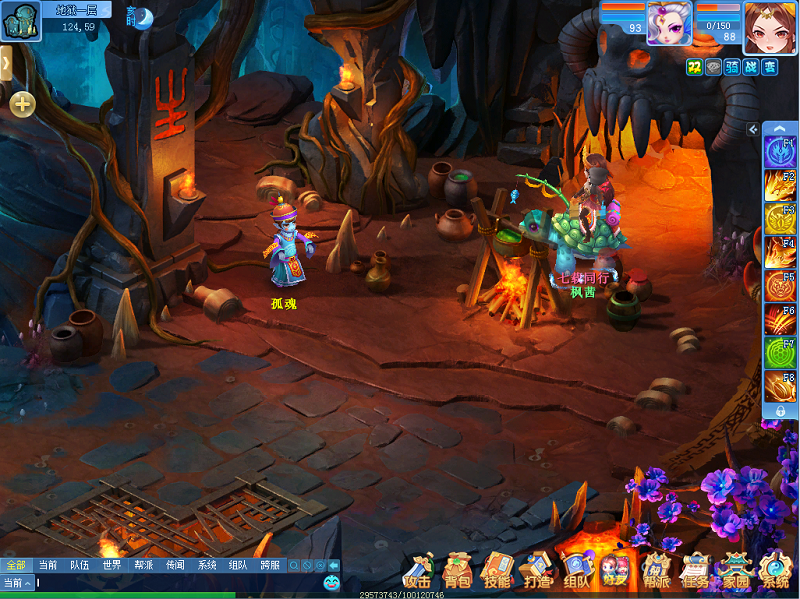
Task: Use the F7 green turtle shell skill
Action: 780,353
